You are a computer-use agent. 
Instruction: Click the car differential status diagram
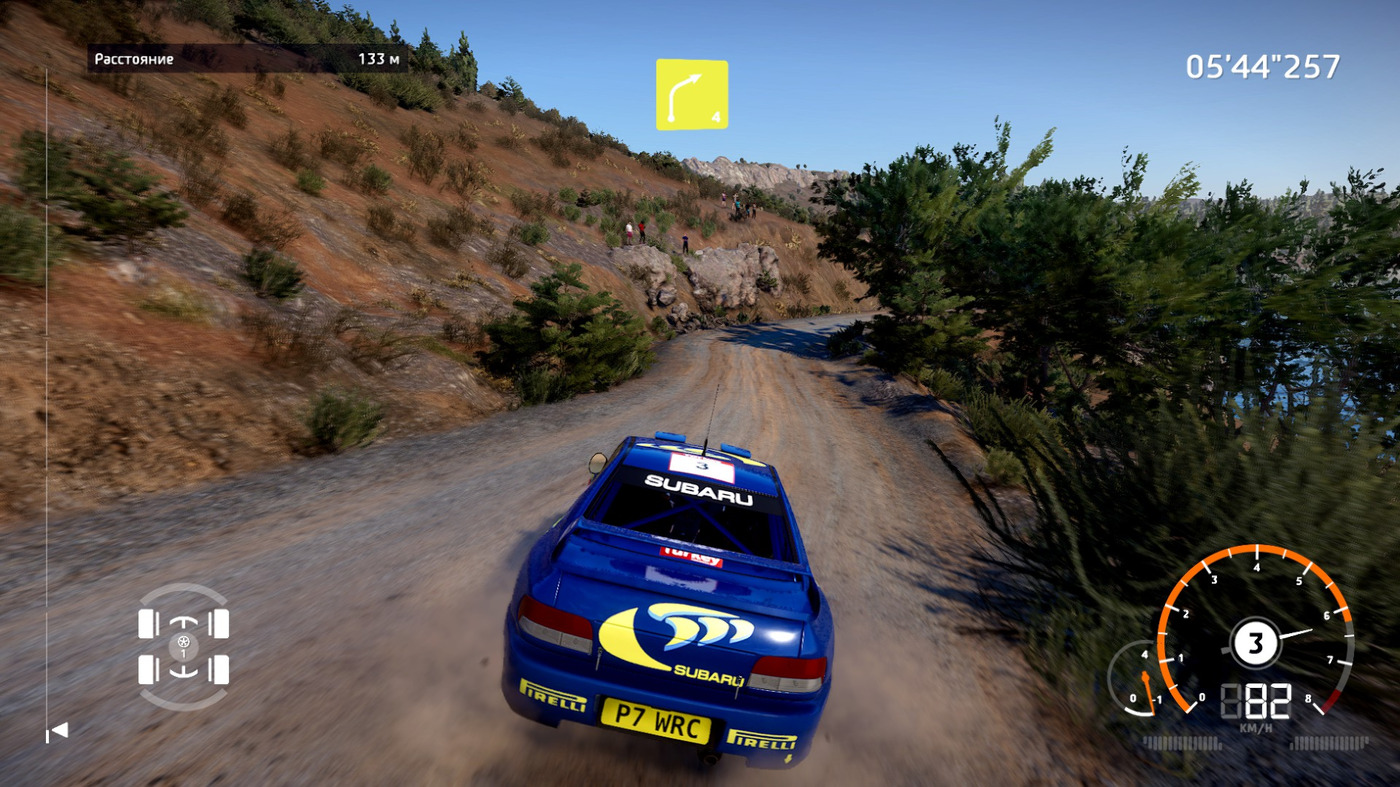pyautogui.click(x=182, y=647)
